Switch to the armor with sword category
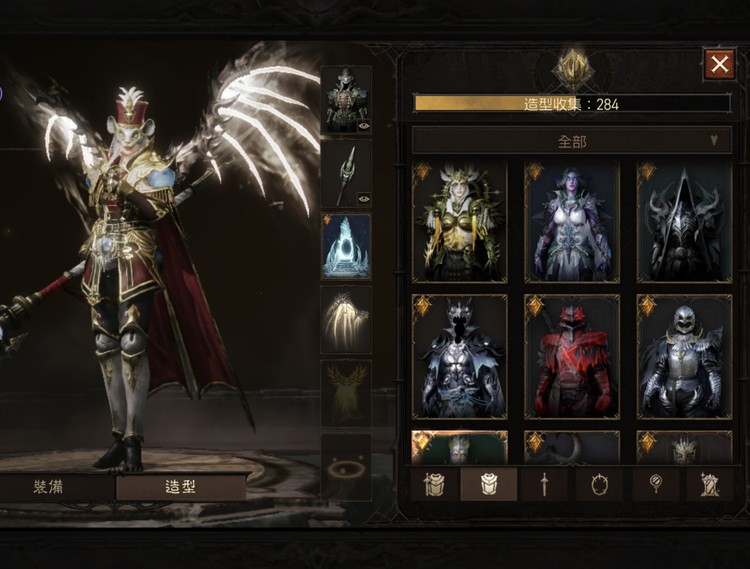The width and height of the screenshot is (750, 569). pos(434,485)
